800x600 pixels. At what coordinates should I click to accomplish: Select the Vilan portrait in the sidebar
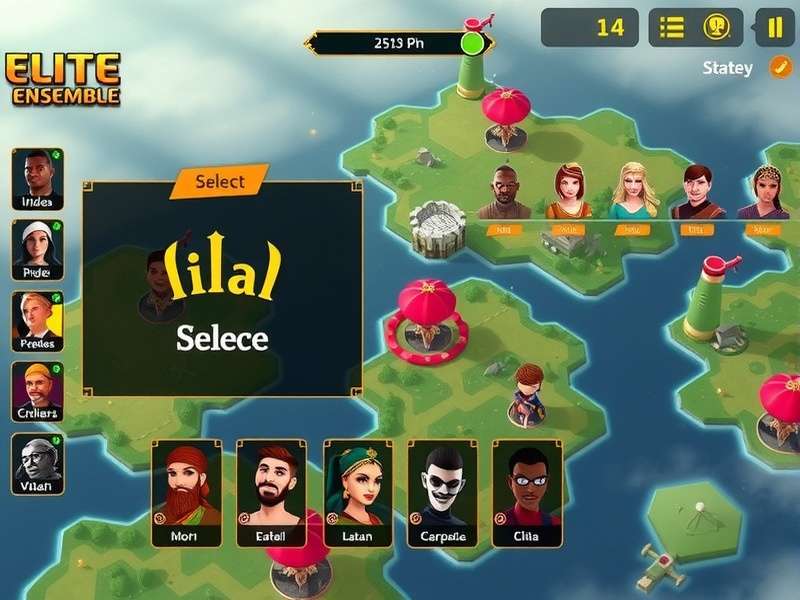37,463
